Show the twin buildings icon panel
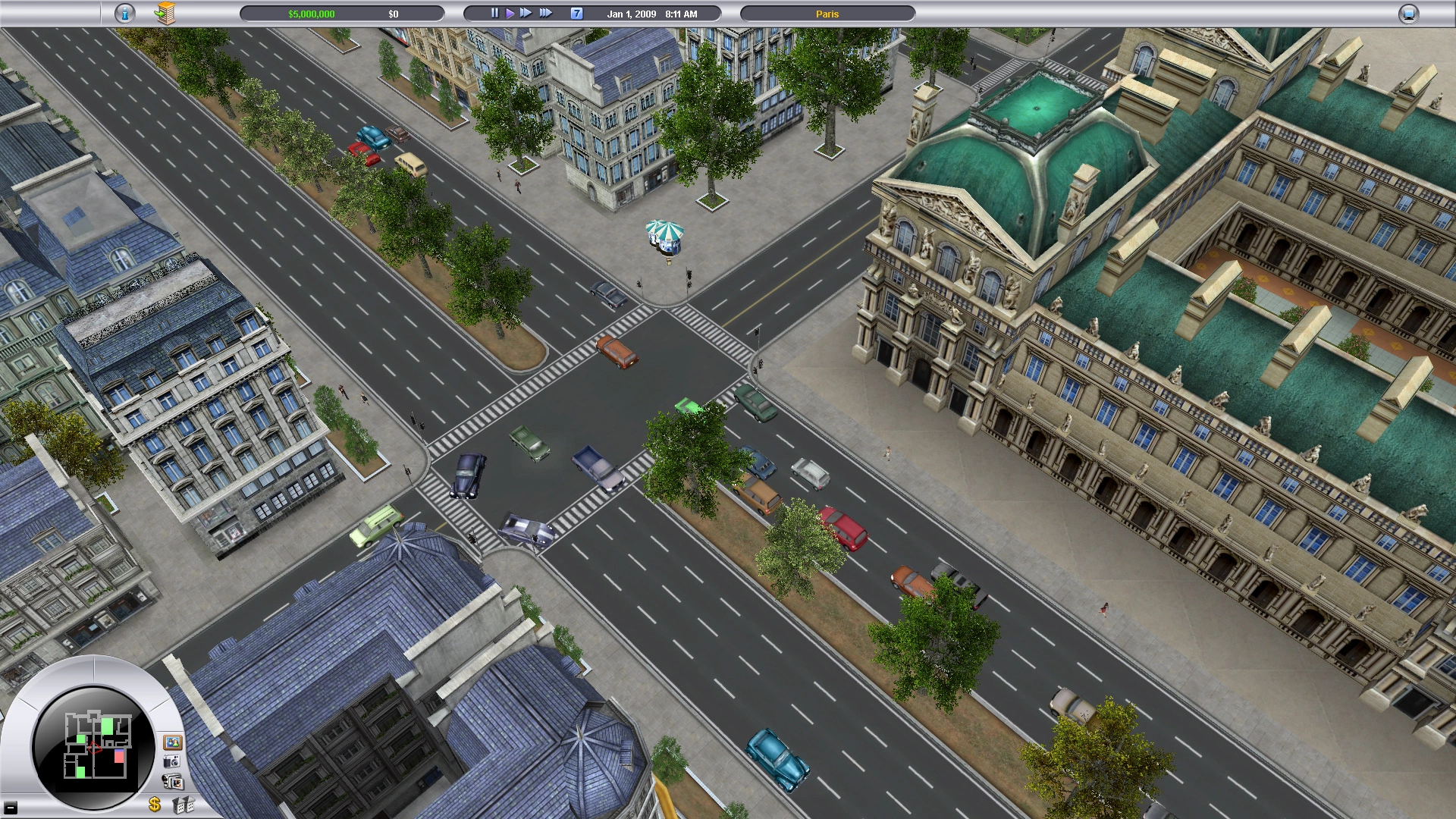The width and height of the screenshot is (1456, 819). point(183,805)
